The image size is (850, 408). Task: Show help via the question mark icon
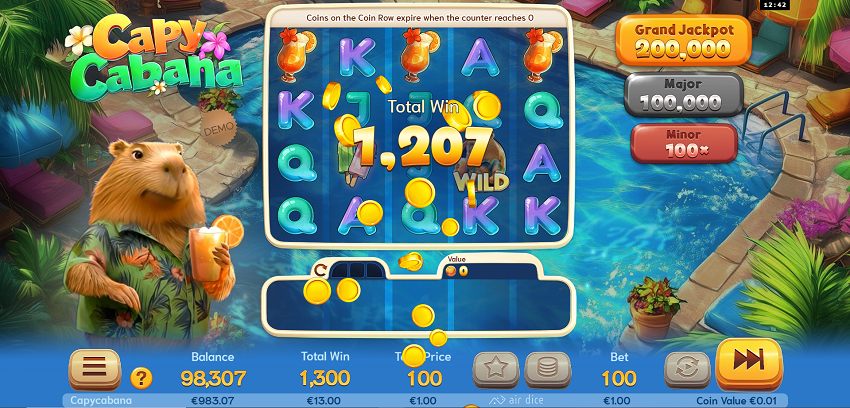[142, 378]
